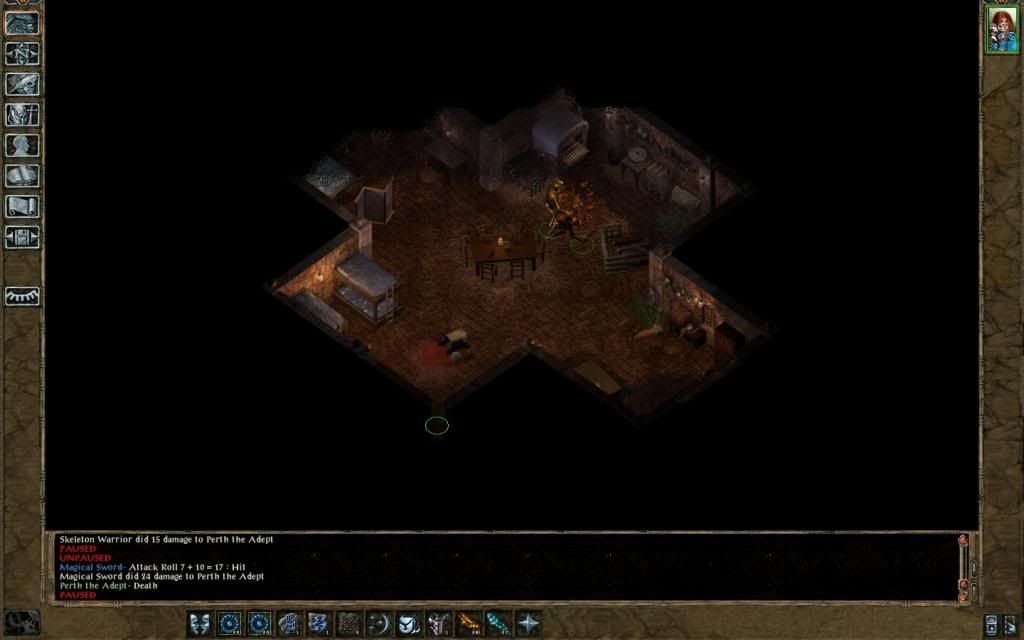
Task: Open the mage spellbook
Action: click(x=22, y=176)
